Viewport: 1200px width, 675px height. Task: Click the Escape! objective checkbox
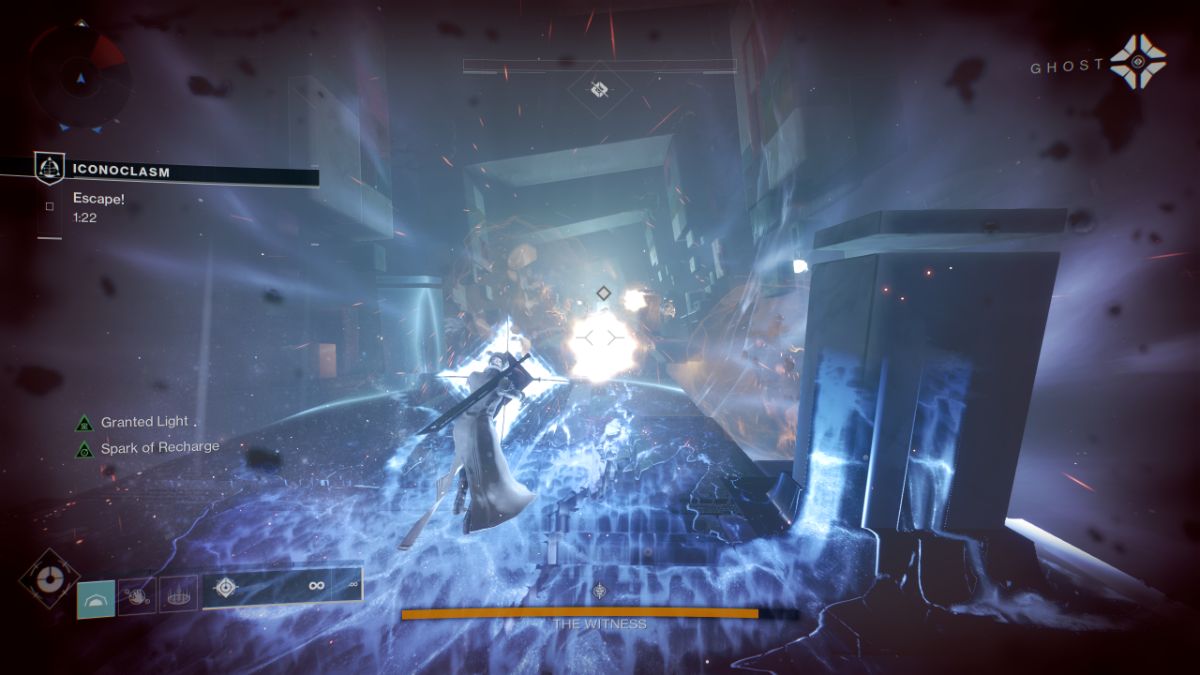(49, 206)
